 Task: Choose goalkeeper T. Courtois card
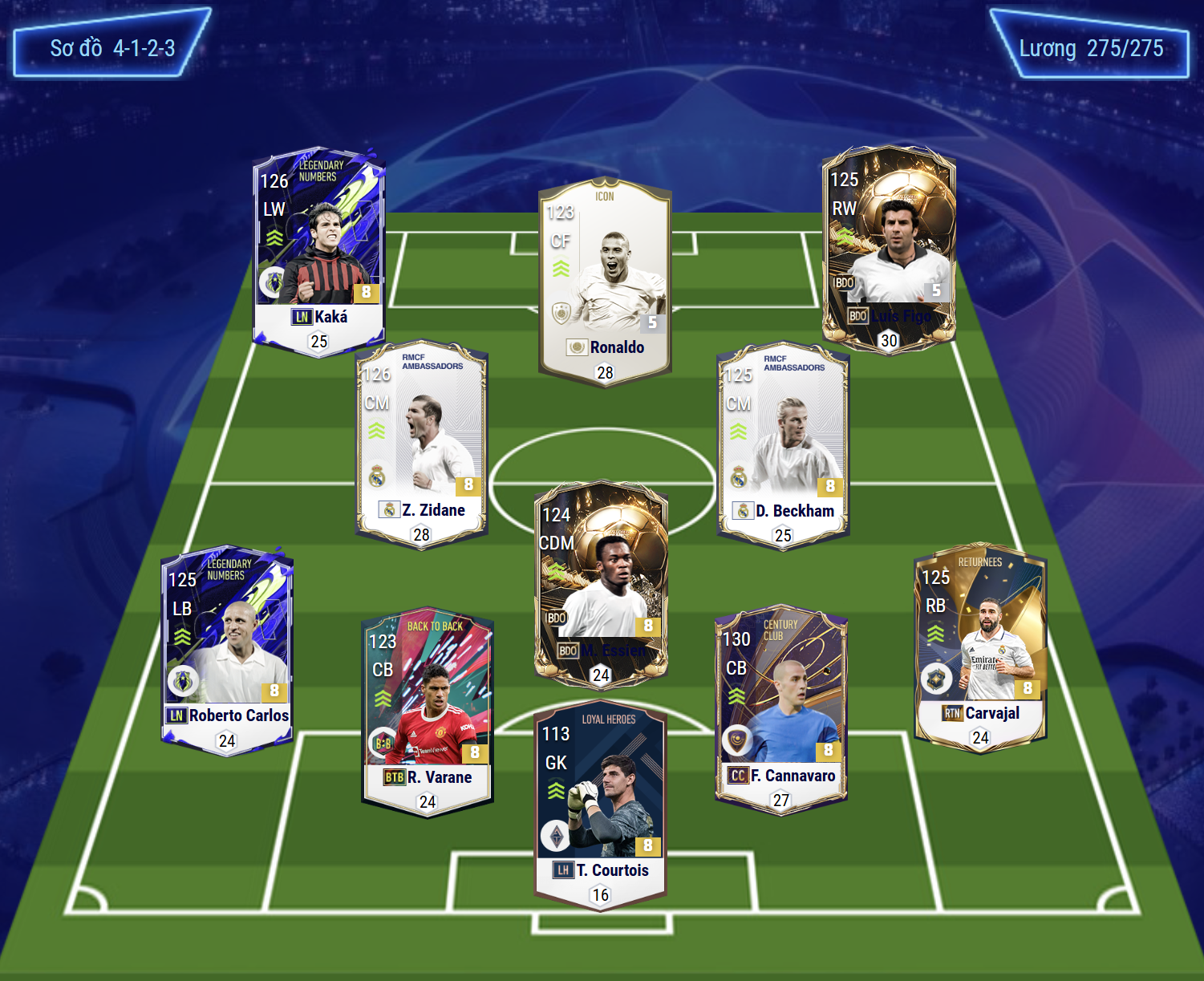(601, 806)
